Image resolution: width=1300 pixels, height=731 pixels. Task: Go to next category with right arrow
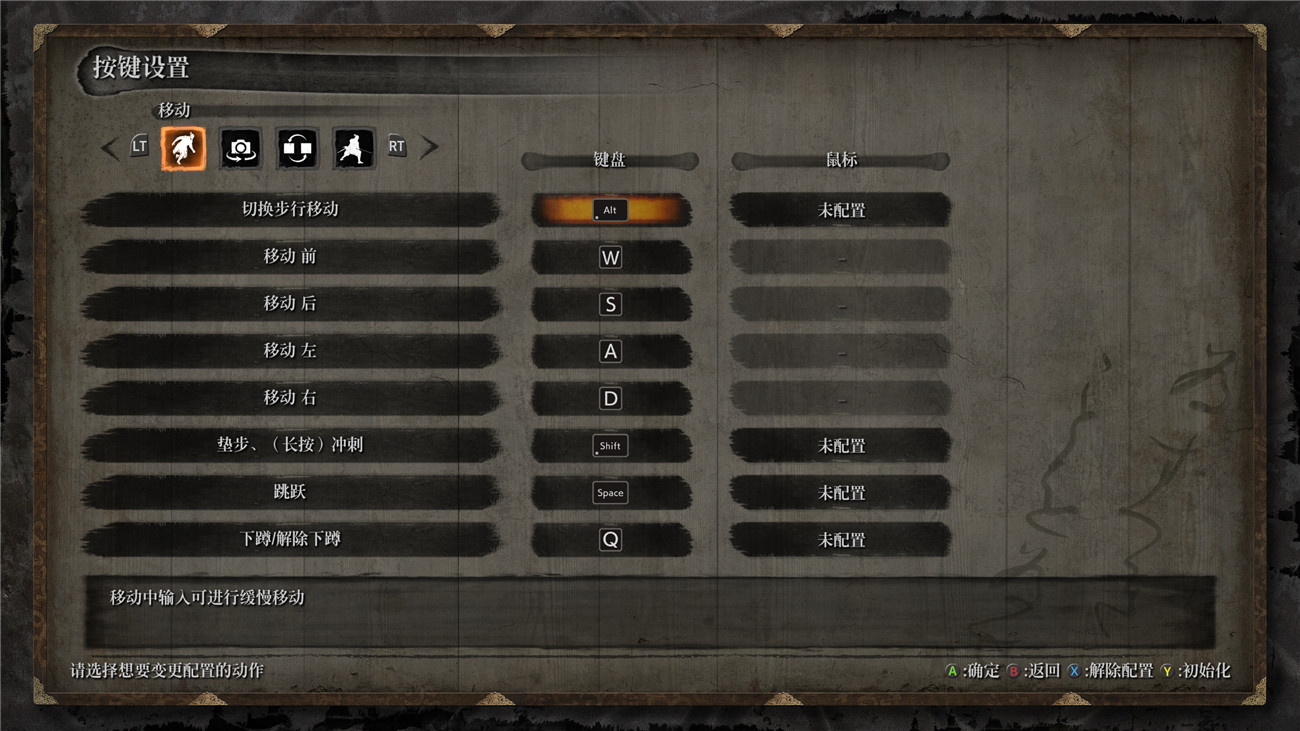429,148
